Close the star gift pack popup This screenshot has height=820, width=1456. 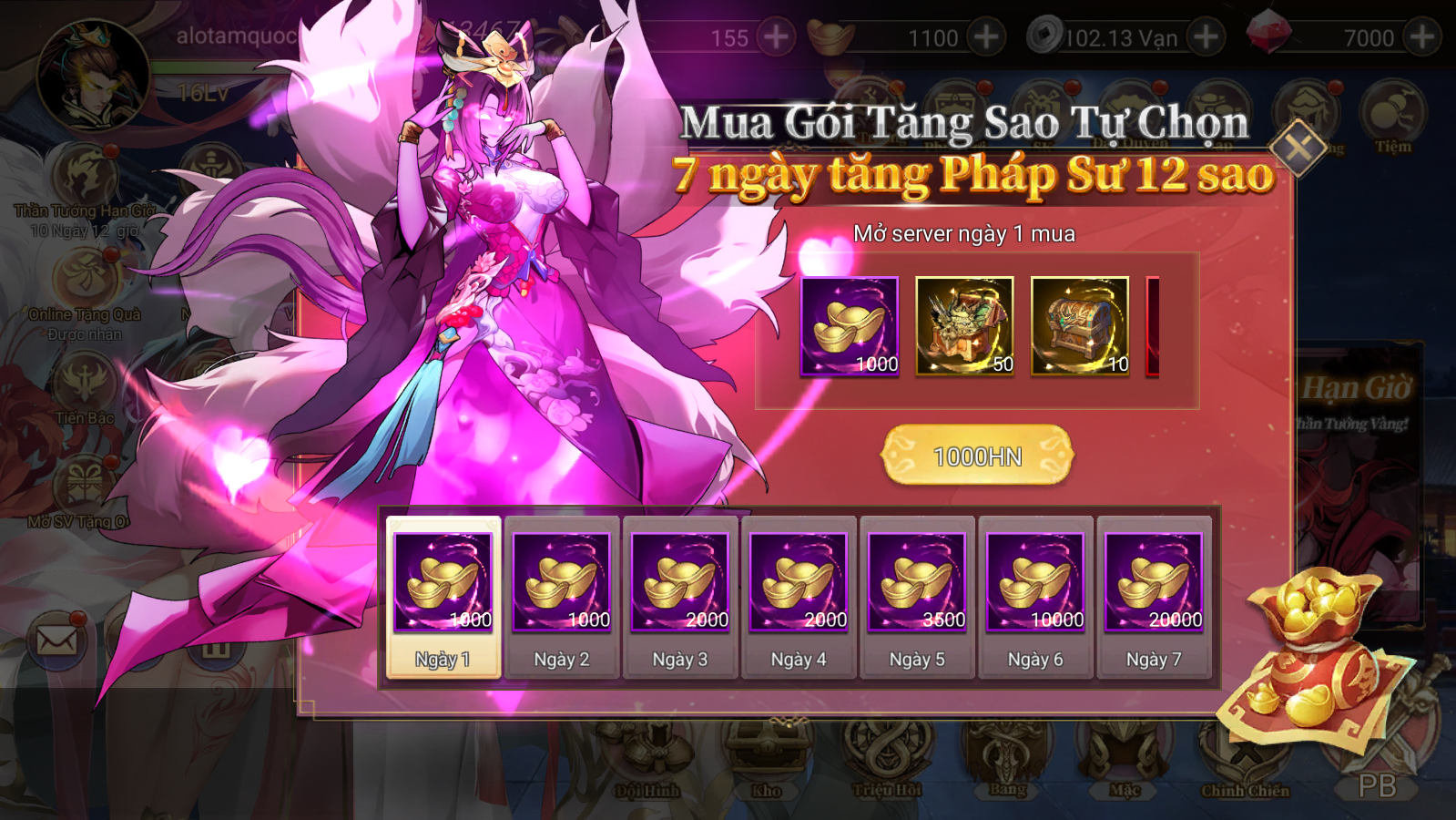pyautogui.click(x=1298, y=146)
